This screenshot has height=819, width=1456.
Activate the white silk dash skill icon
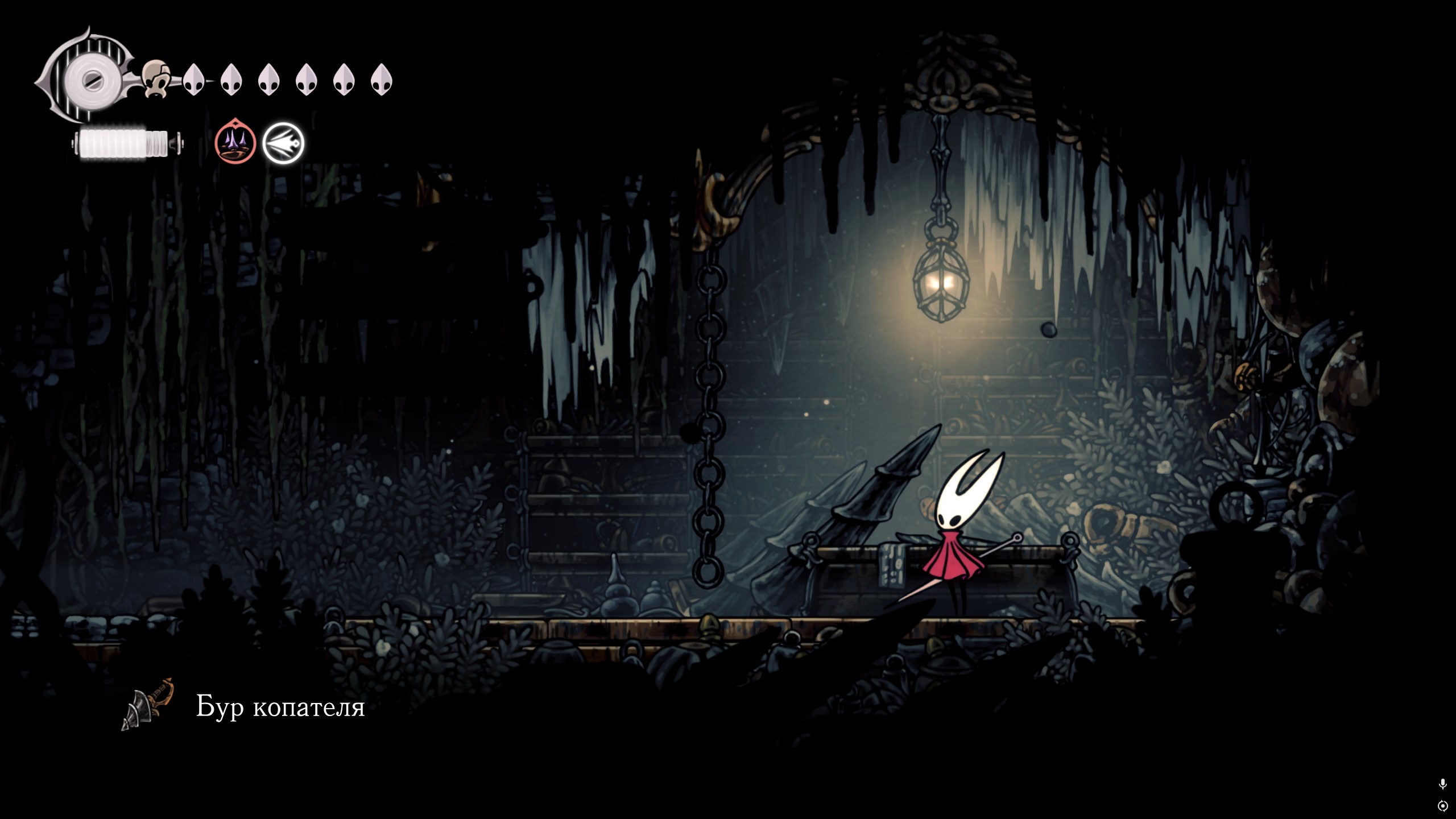coord(283,143)
